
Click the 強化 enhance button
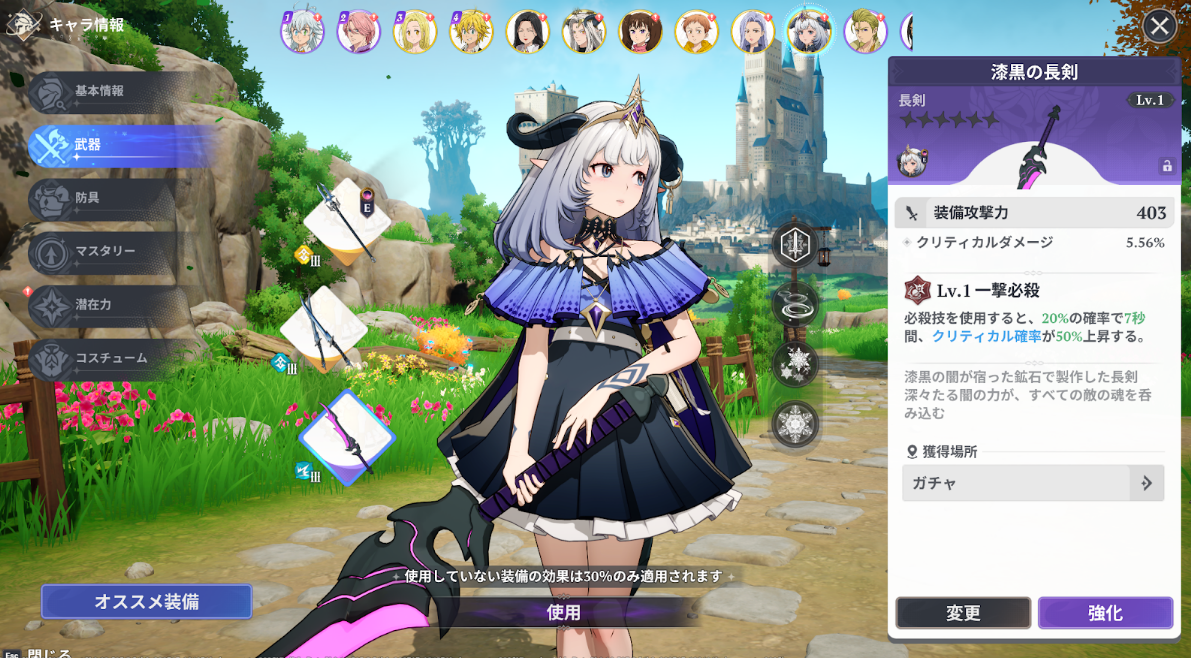[1105, 613]
